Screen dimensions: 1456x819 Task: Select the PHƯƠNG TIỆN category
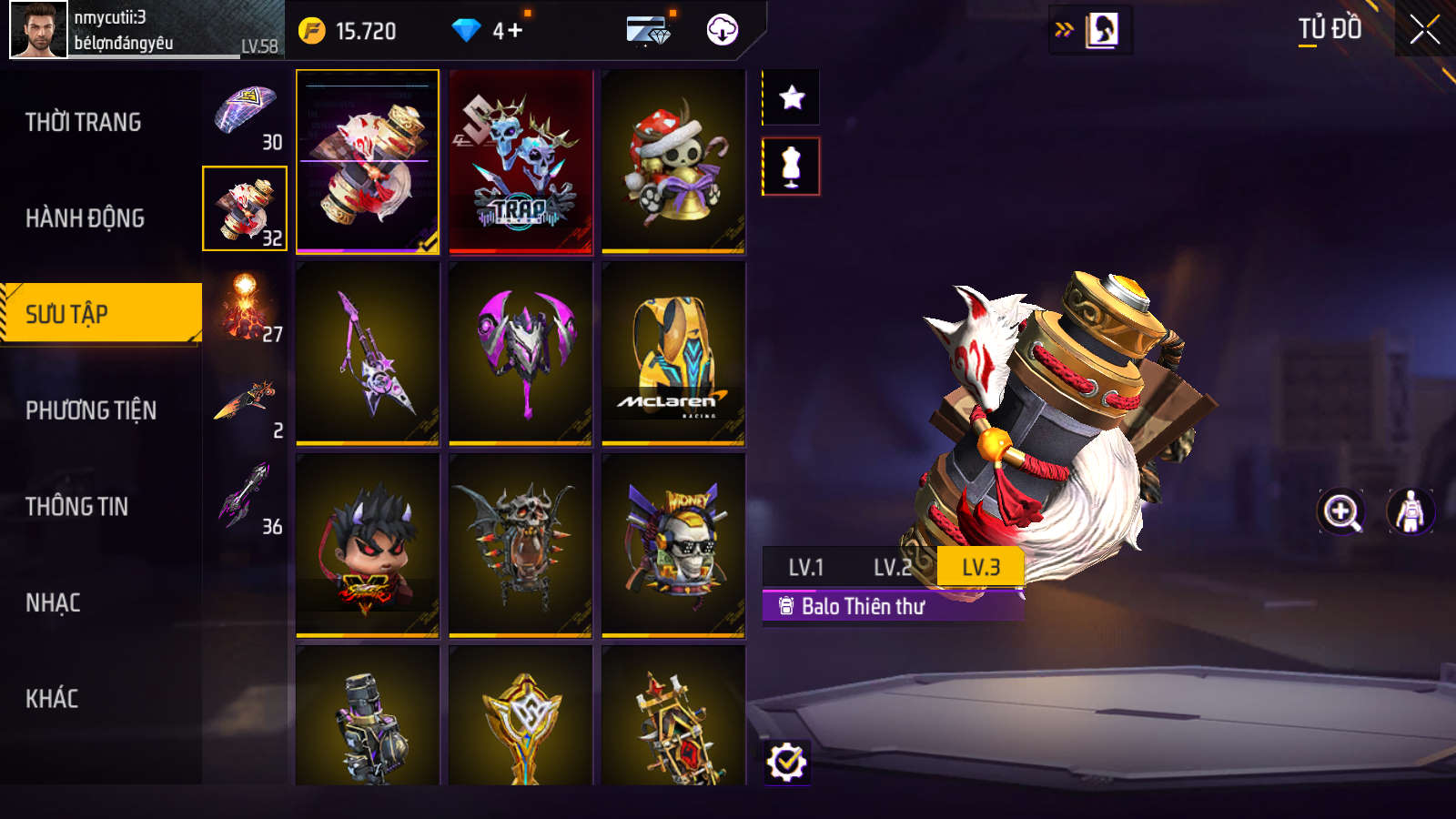point(91,410)
